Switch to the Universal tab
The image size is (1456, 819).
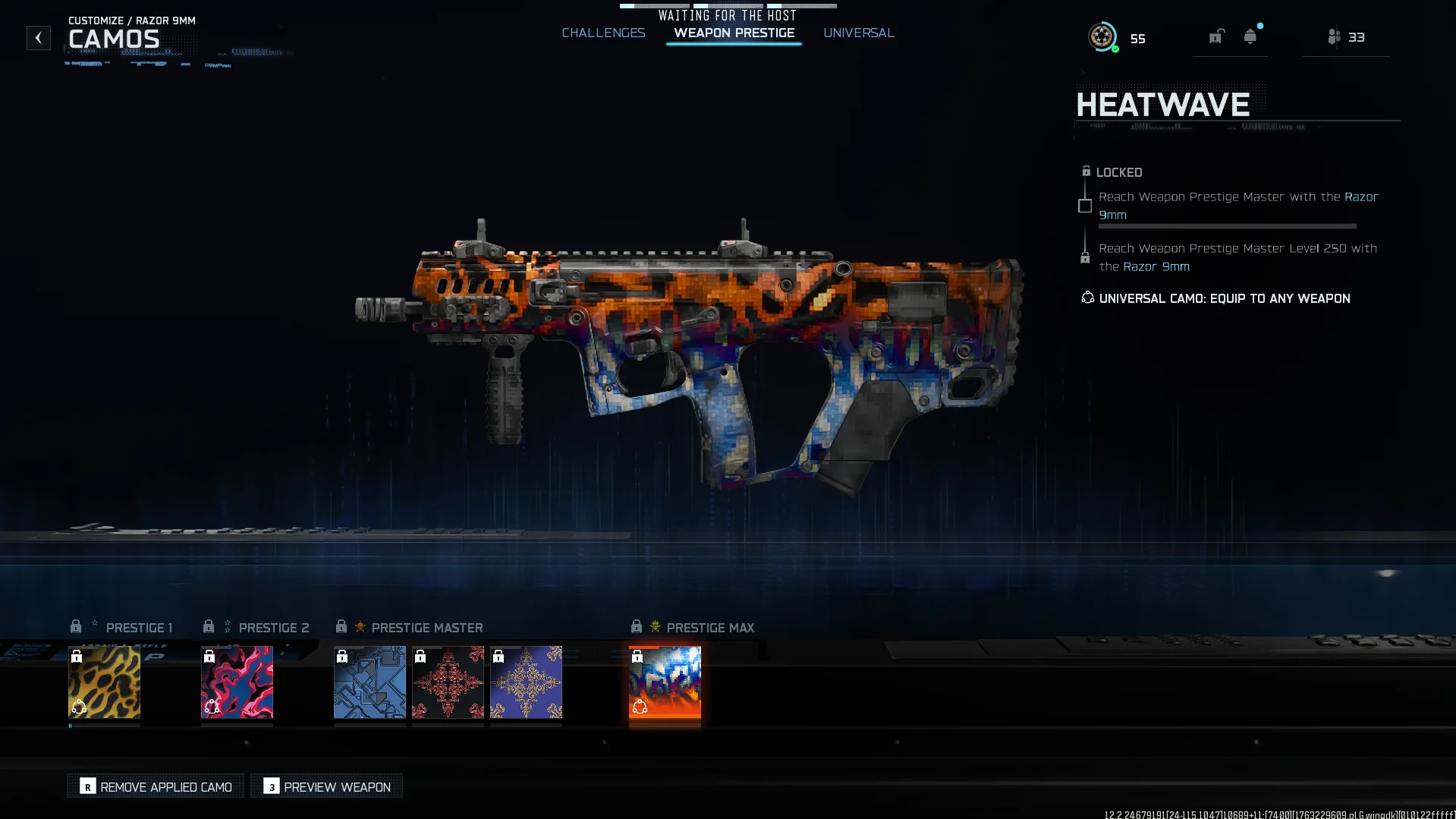(858, 33)
